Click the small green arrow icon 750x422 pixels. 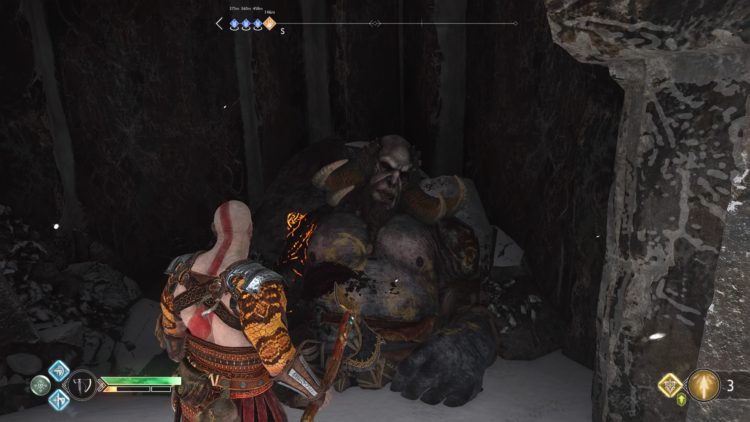(684, 402)
